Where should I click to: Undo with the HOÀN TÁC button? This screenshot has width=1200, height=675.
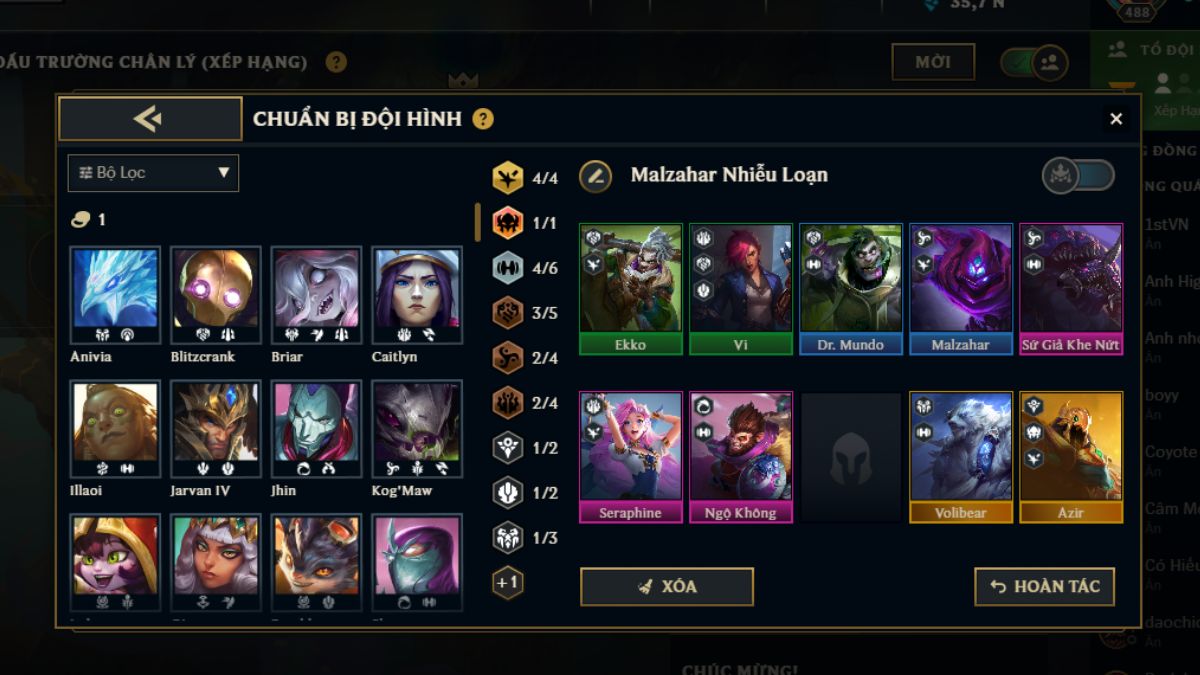pyautogui.click(x=1044, y=587)
